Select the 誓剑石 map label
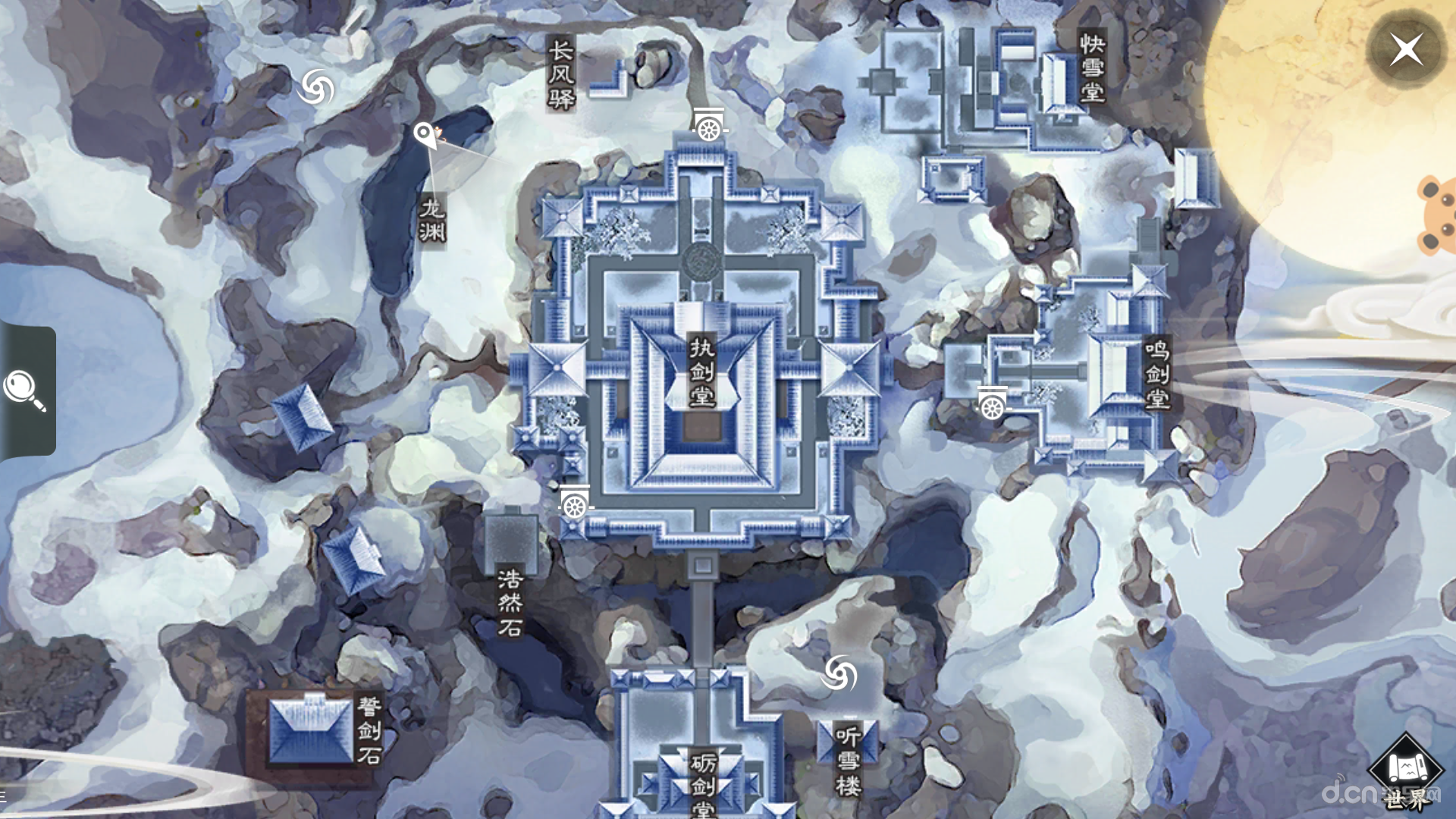The image size is (1456, 819). pyautogui.click(x=369, y=730)
